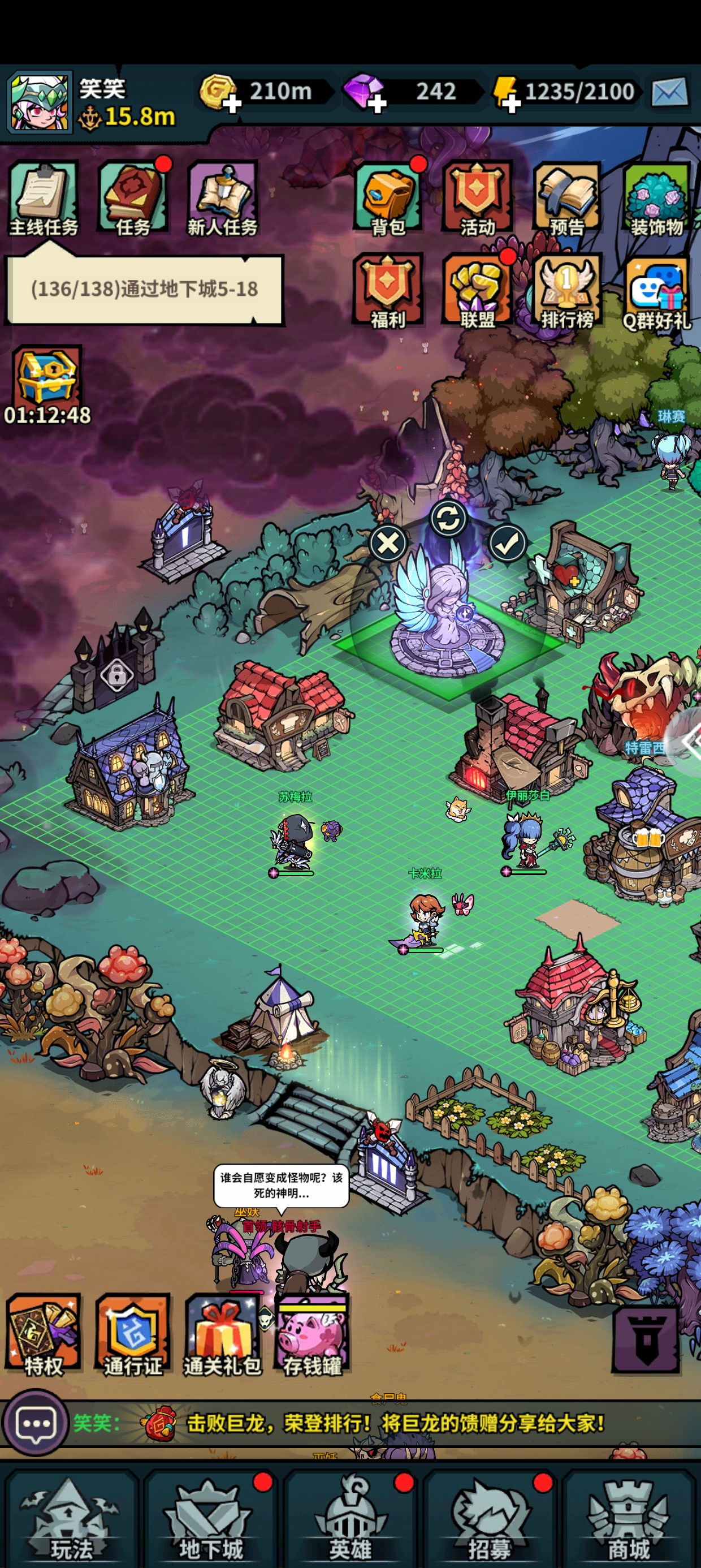Confirm statue placement with the checkmark
This screenshot has height=1568, width=701.
tap(508, 543)
